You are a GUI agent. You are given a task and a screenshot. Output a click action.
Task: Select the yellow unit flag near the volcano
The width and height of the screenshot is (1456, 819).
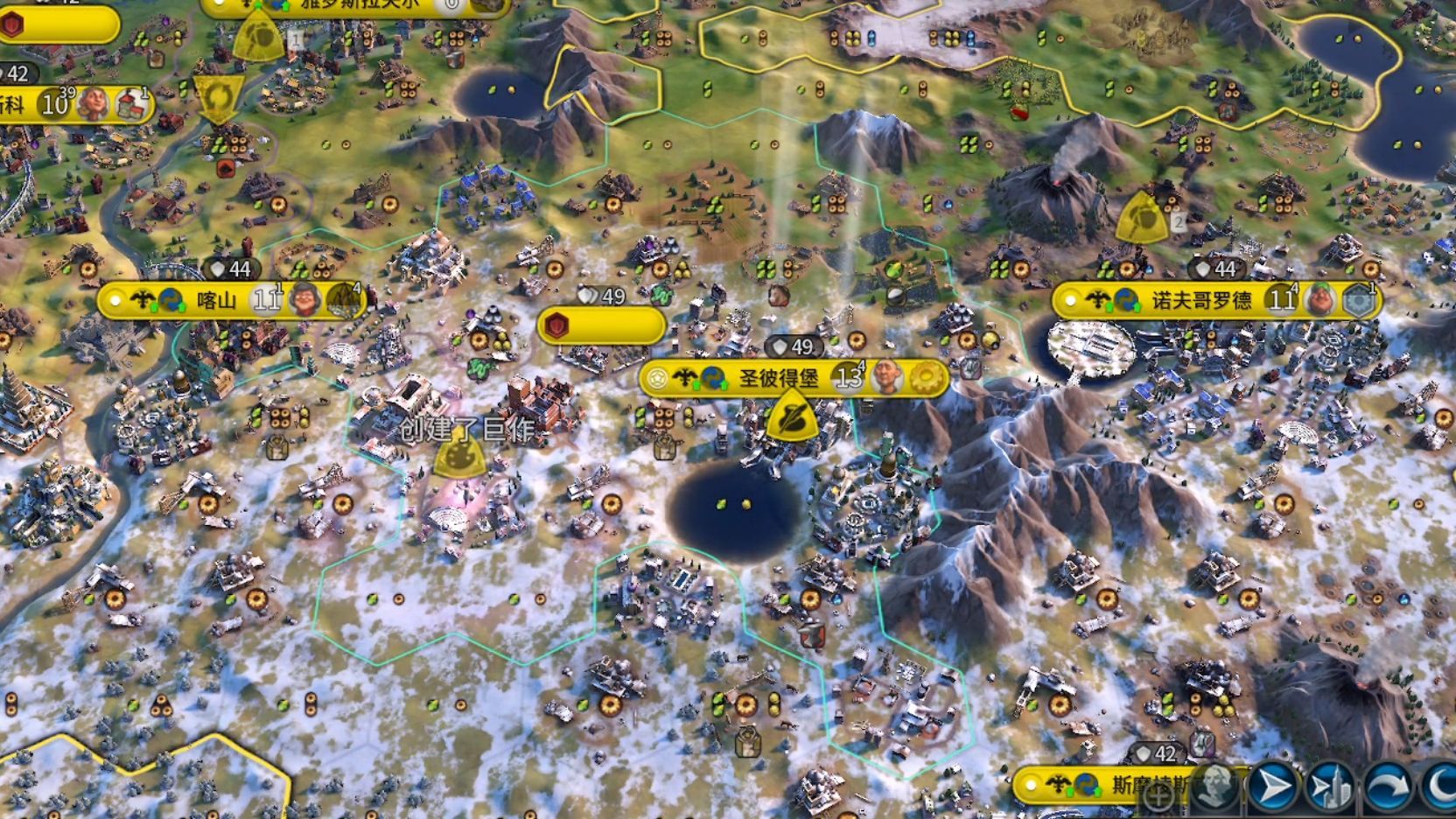pyautogui.click(x=1141, y=218)
